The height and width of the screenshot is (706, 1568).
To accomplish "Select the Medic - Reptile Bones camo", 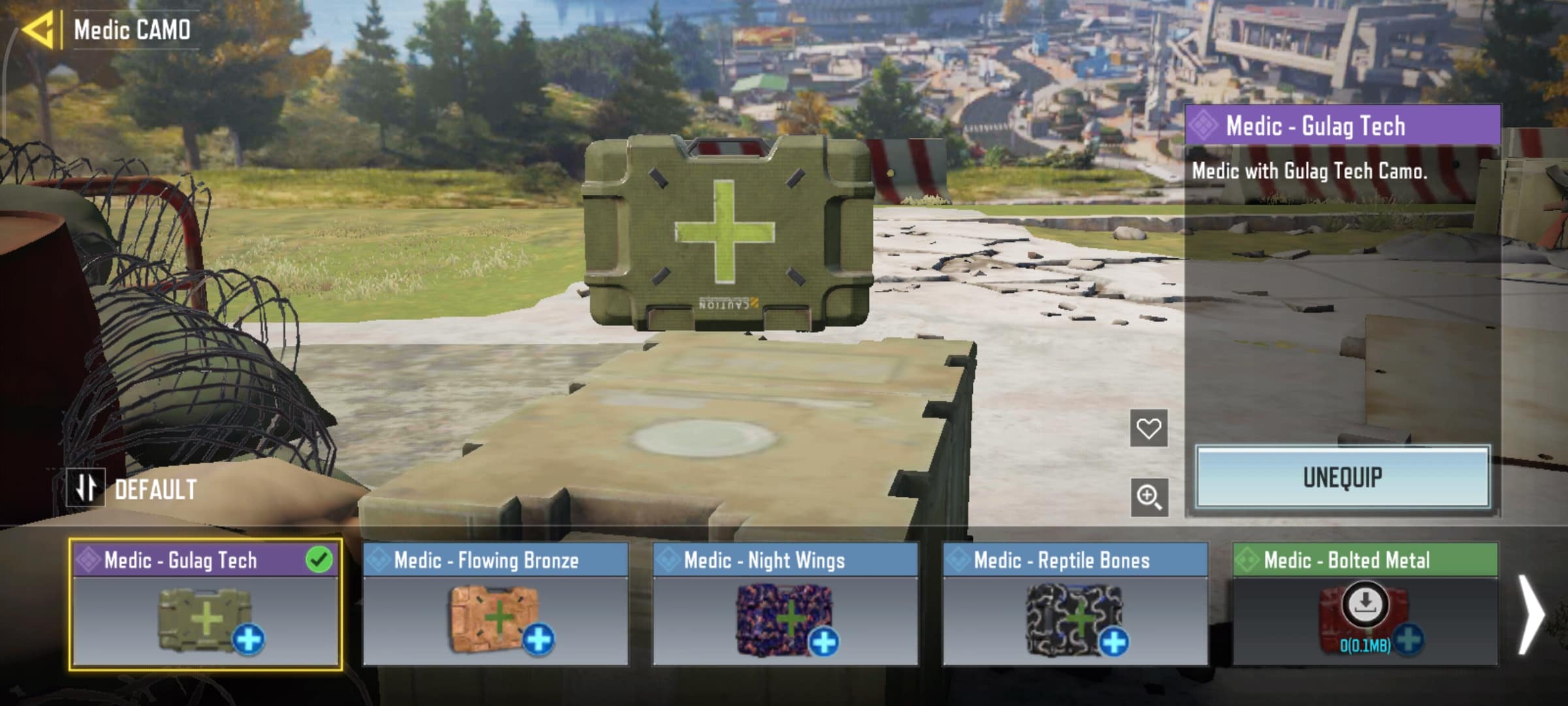I will click(1075, 605).
